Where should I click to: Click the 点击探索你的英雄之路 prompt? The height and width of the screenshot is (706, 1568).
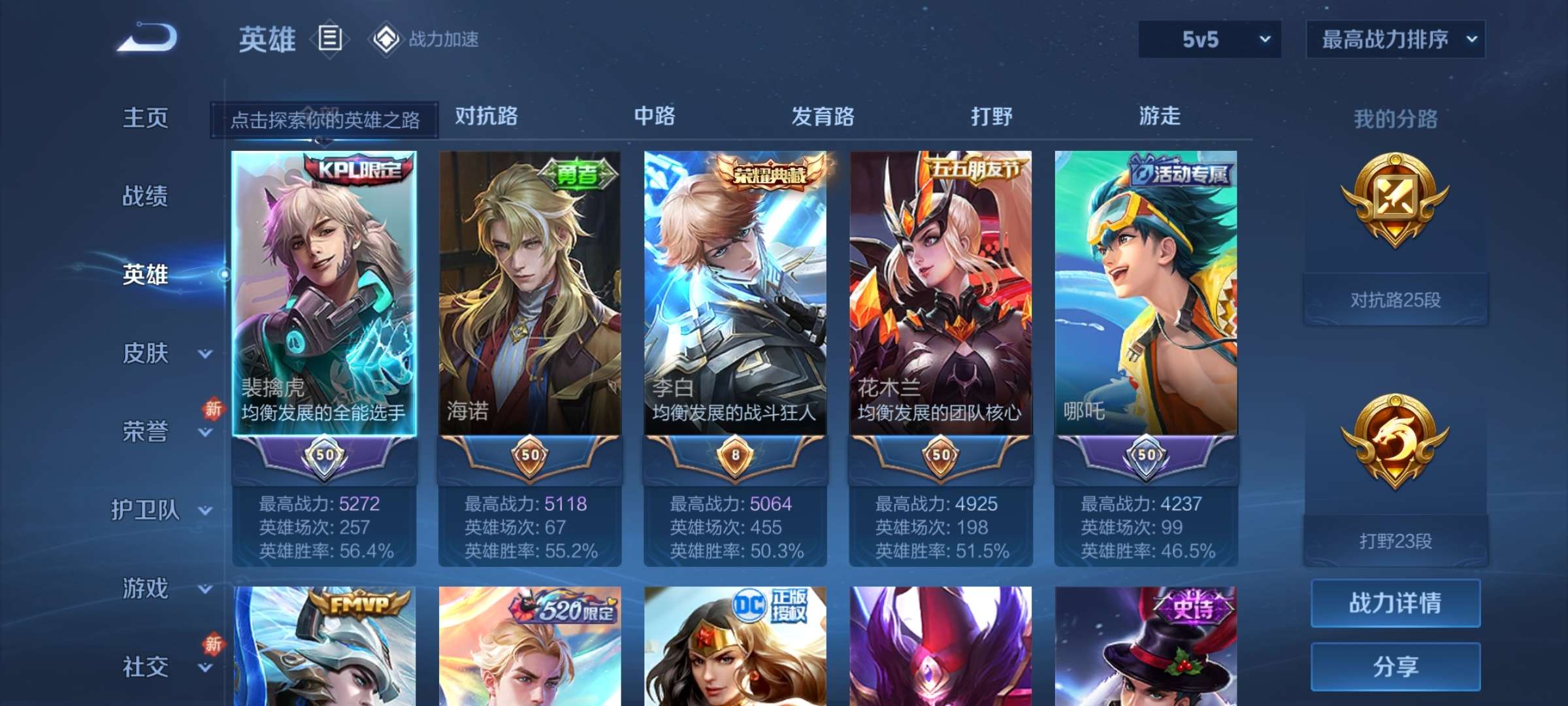coord(325,120)
